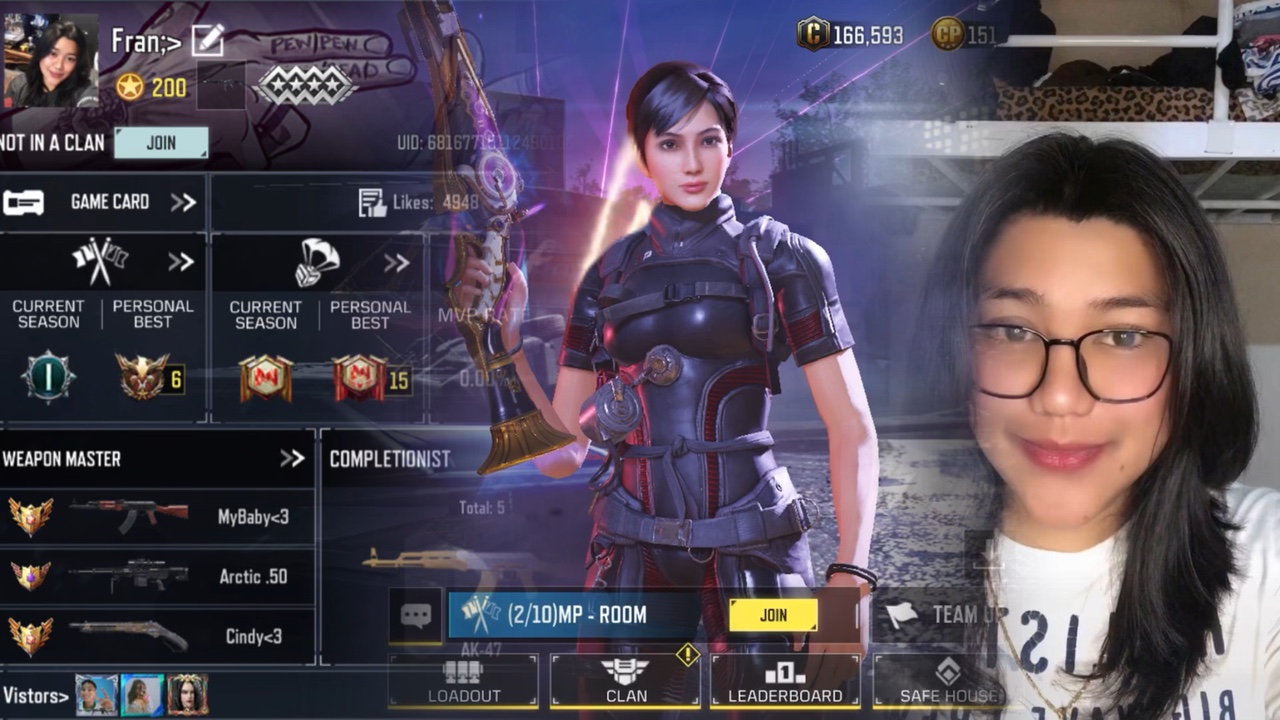Open the chat bubble icon
The image size is (1280, 720).
pos(416,615)
